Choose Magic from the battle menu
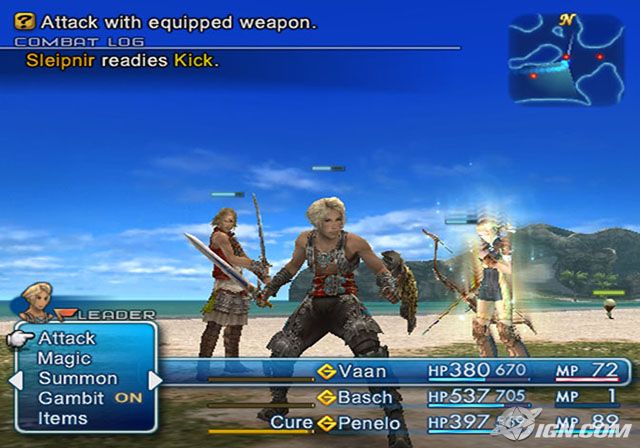 tap(64, 359)
